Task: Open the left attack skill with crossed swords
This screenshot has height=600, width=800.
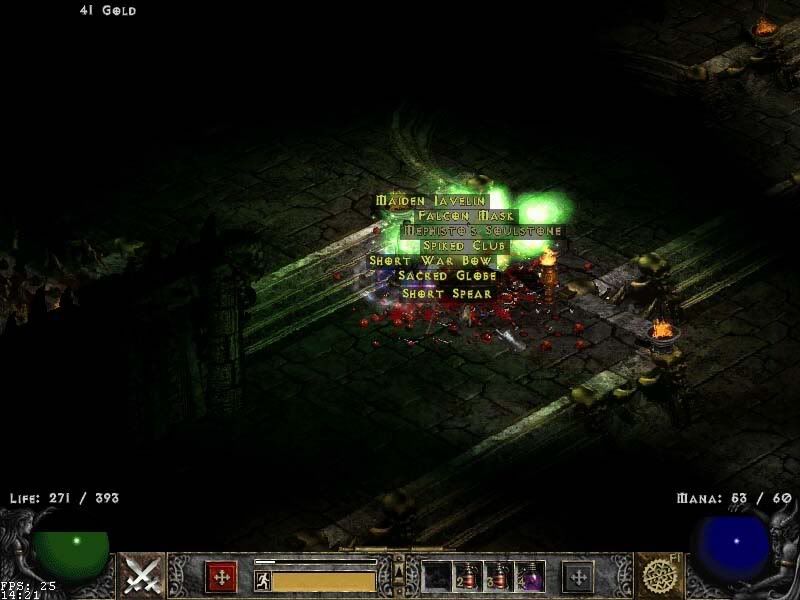Action: (x=142, y=576)
